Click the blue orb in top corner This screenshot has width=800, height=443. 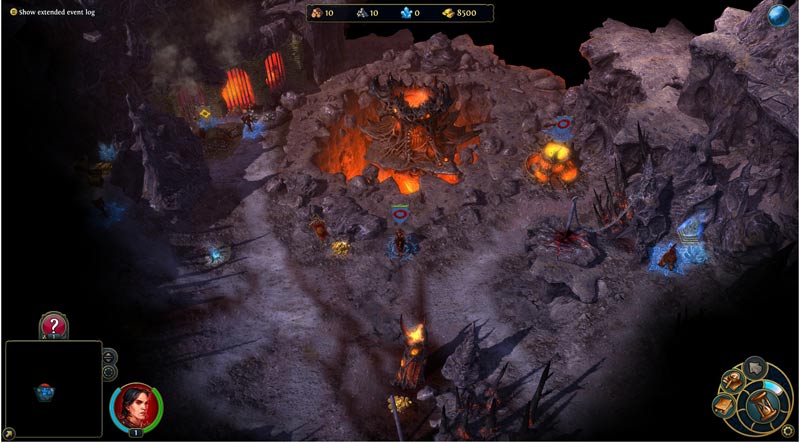(x=779, y=15)
